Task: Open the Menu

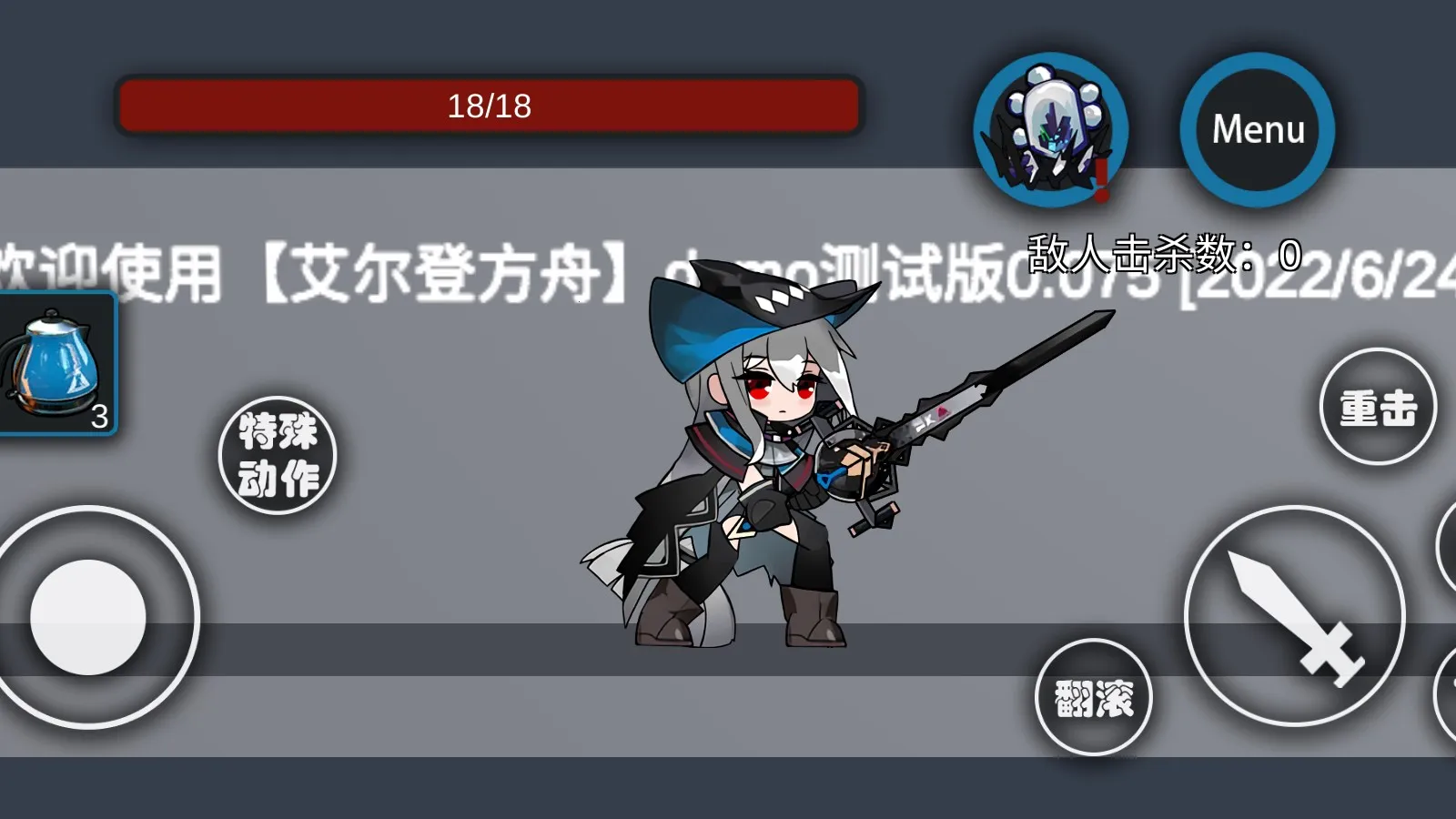Action: (x=1258, y=130)
